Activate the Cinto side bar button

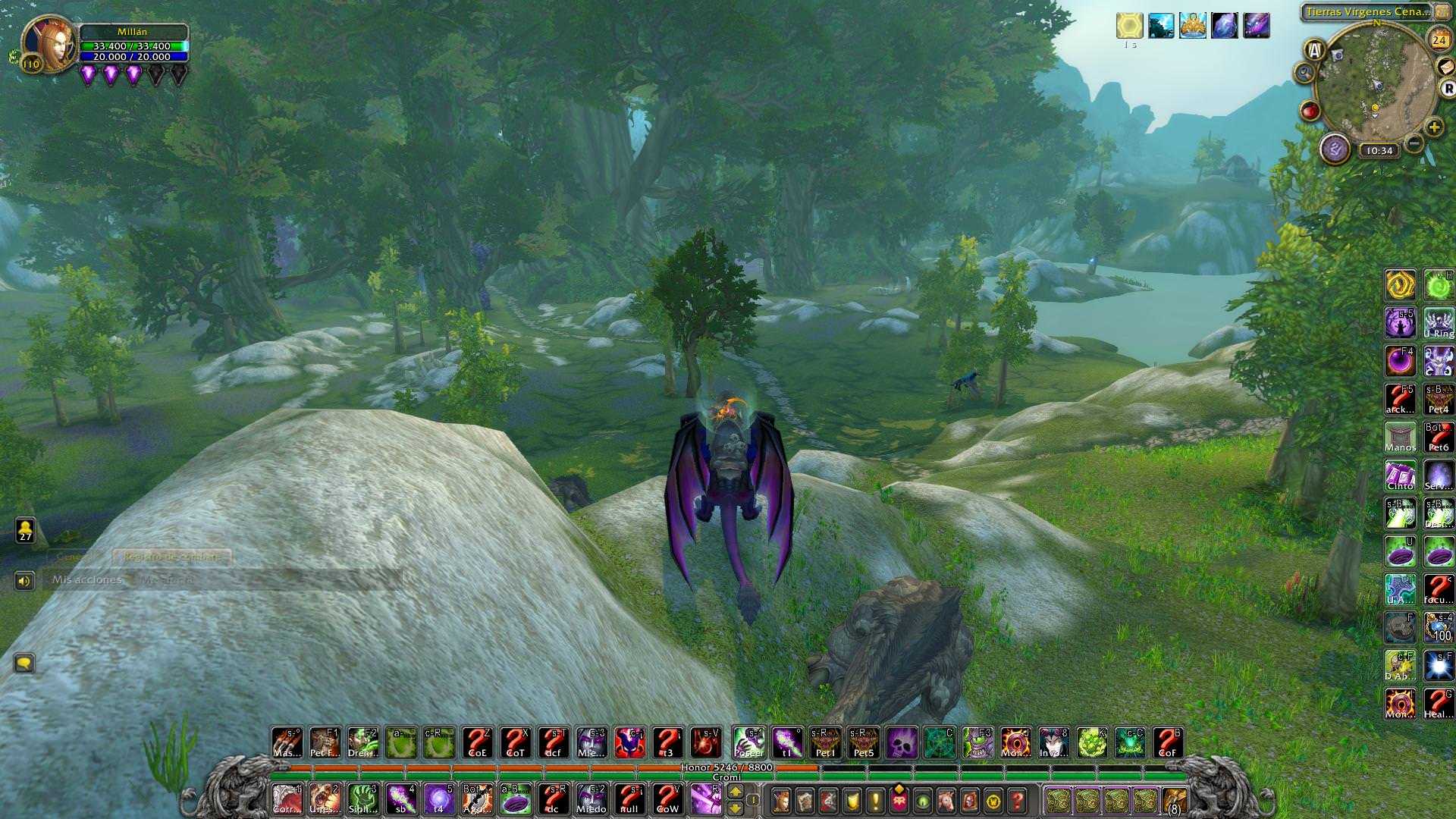[x=1400, y=476]
